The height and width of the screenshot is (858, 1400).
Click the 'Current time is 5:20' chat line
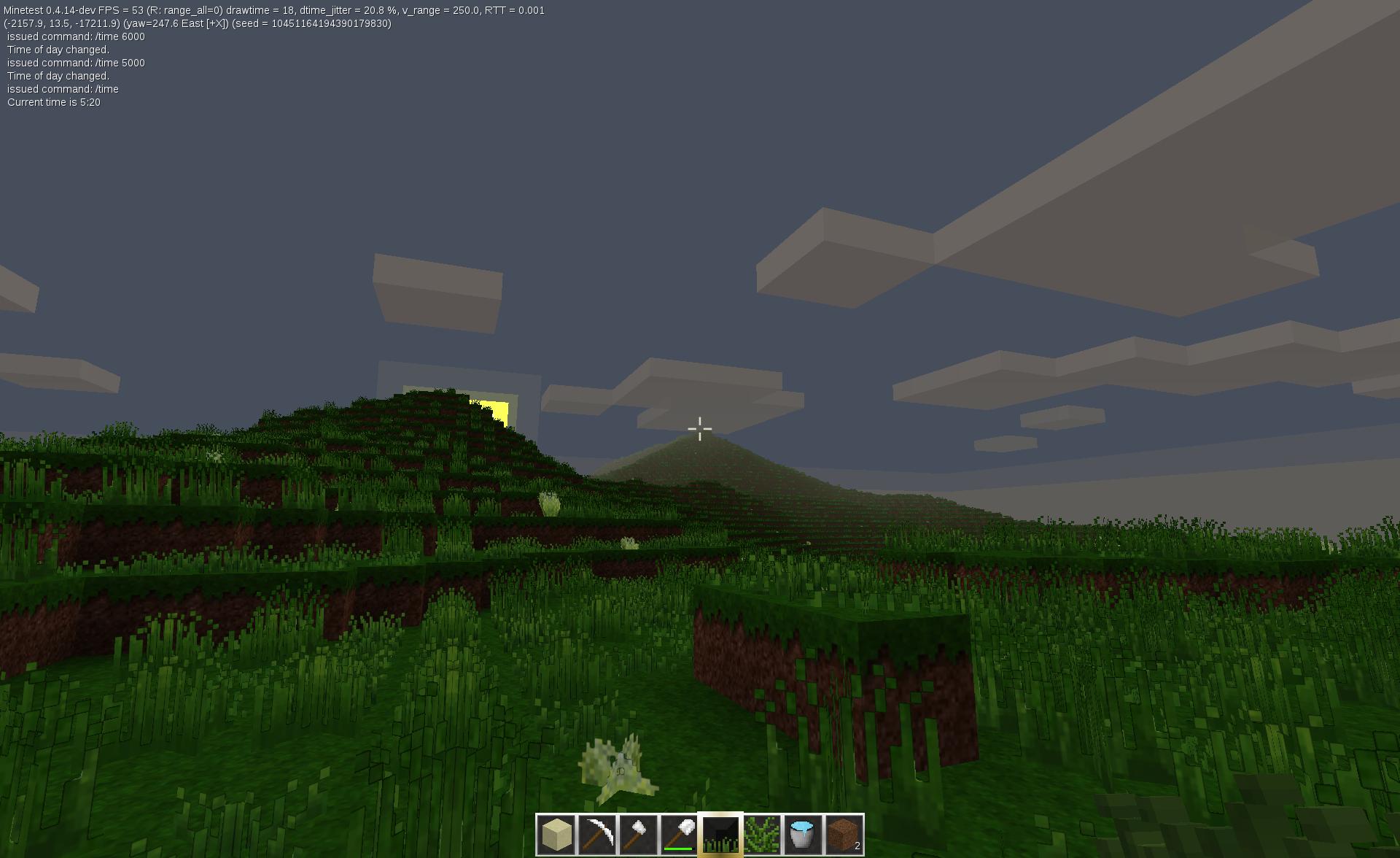point(53,102)
